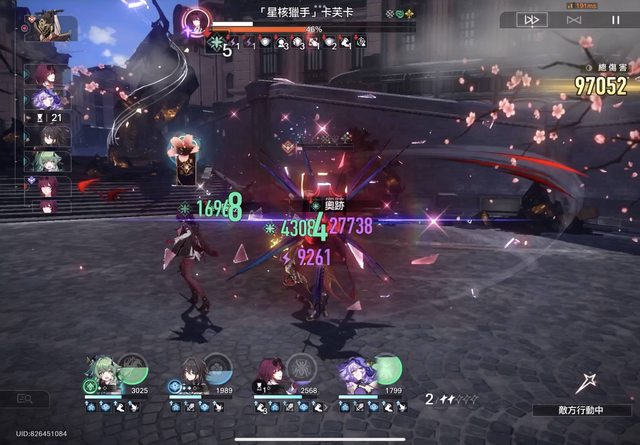Pause the battle
This screenshot has width=640, height=445.
(x=616, y=19)
